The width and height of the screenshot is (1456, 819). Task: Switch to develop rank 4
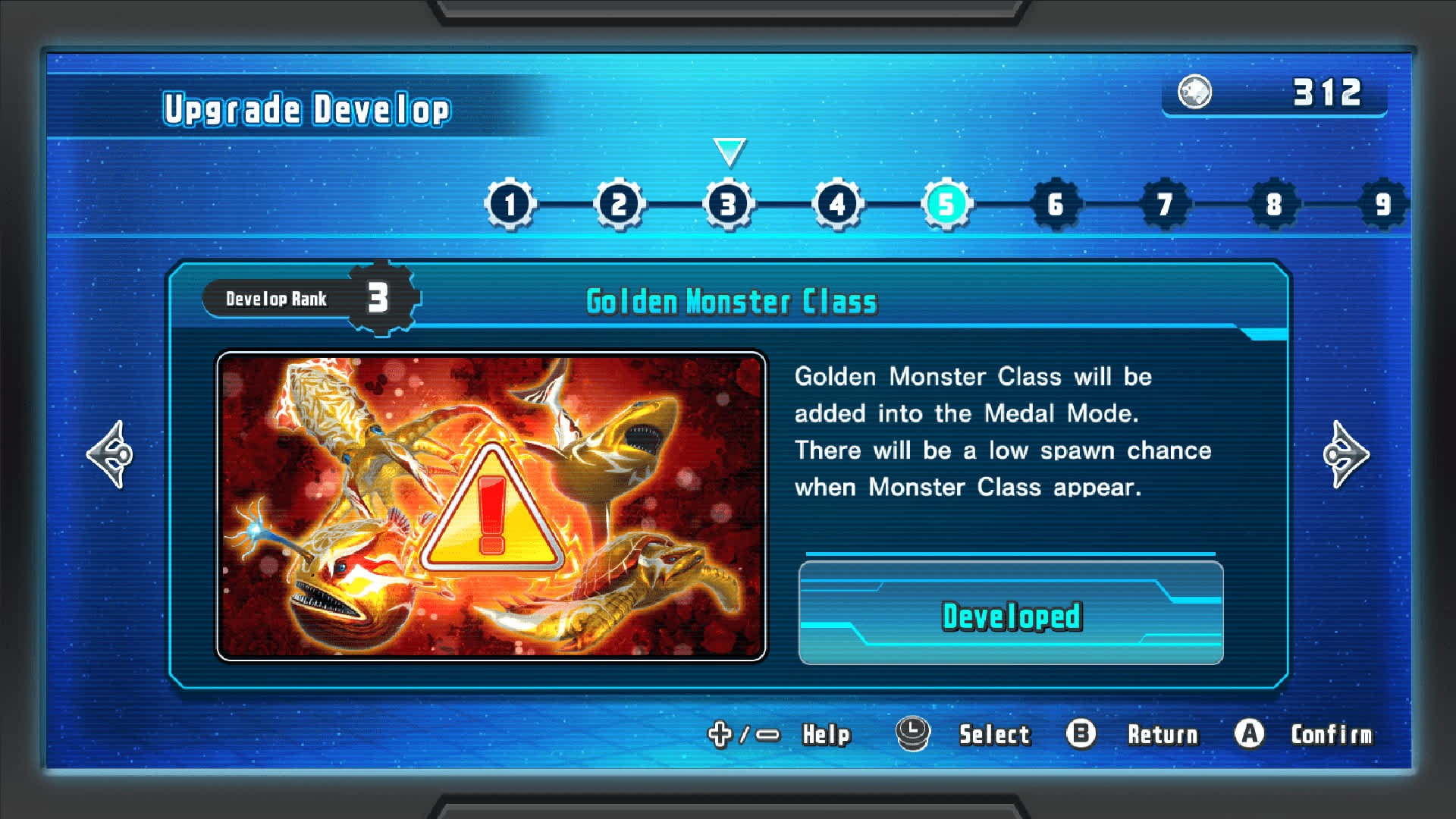838,204
